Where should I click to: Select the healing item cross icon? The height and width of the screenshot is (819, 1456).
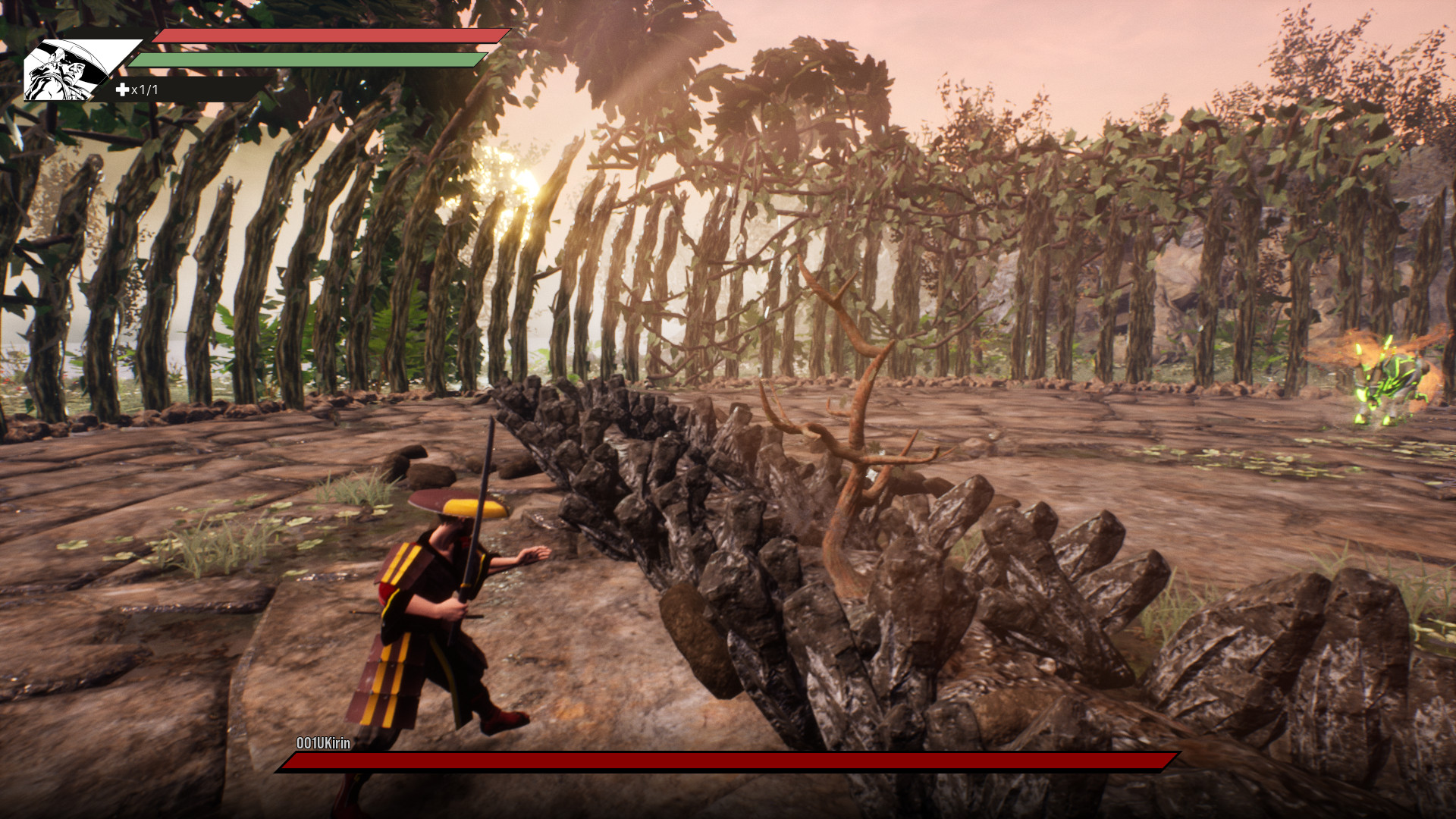[x=122, y=90]
